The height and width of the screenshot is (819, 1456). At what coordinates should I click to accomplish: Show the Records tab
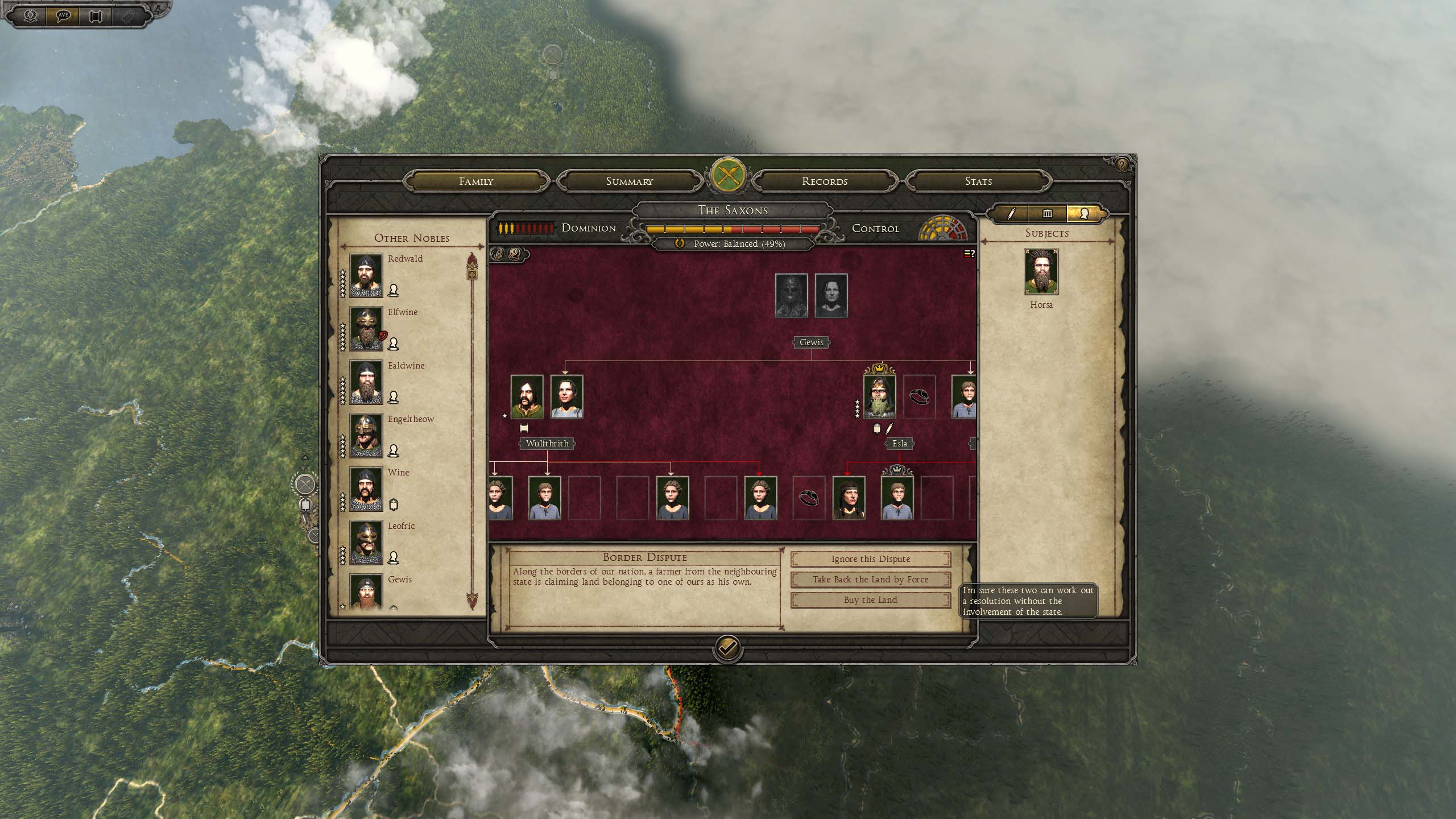point(824,181)
